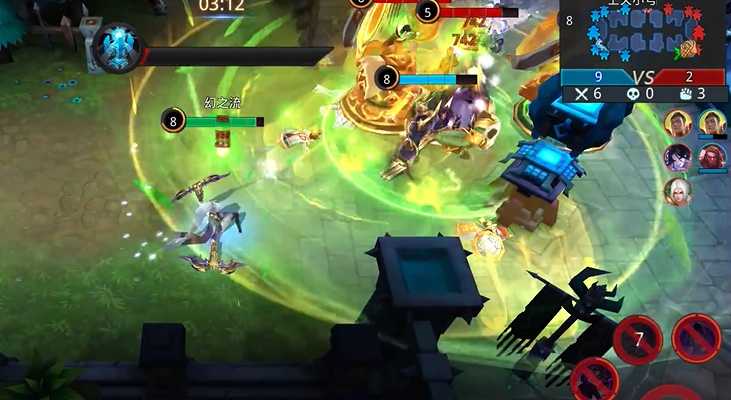
Task: Activate the skill showing 7 cooldown
Action: (x=637, y=340)
